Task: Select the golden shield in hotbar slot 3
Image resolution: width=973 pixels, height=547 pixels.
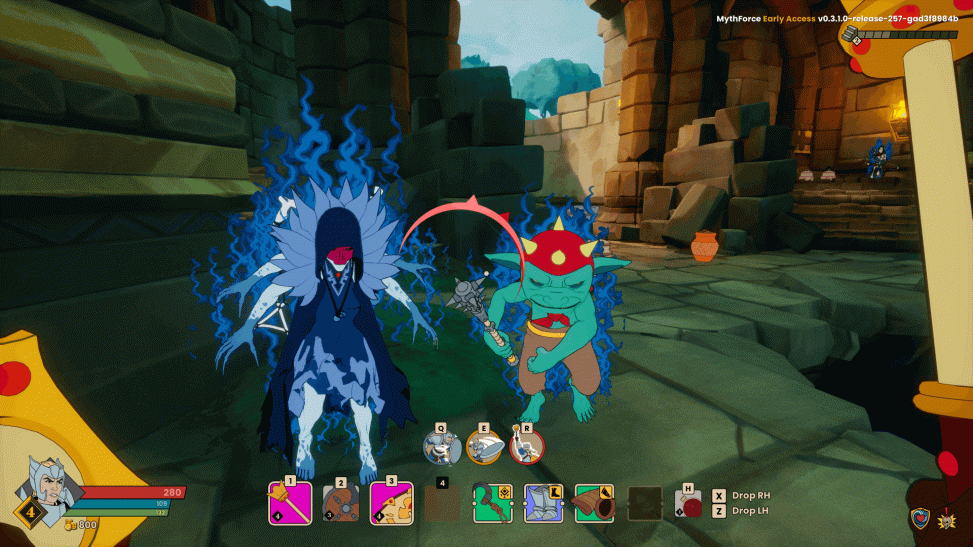Action: [x=391, y=503]
